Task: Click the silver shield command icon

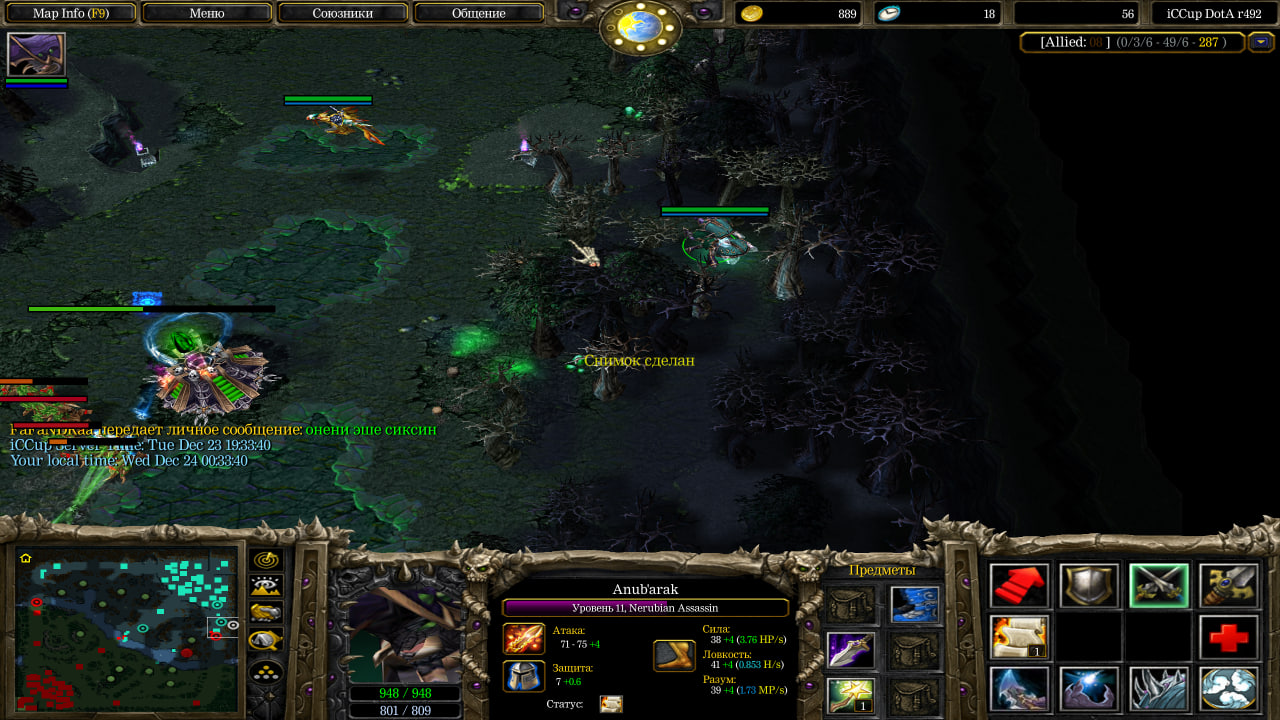Action: (1089, 585)
